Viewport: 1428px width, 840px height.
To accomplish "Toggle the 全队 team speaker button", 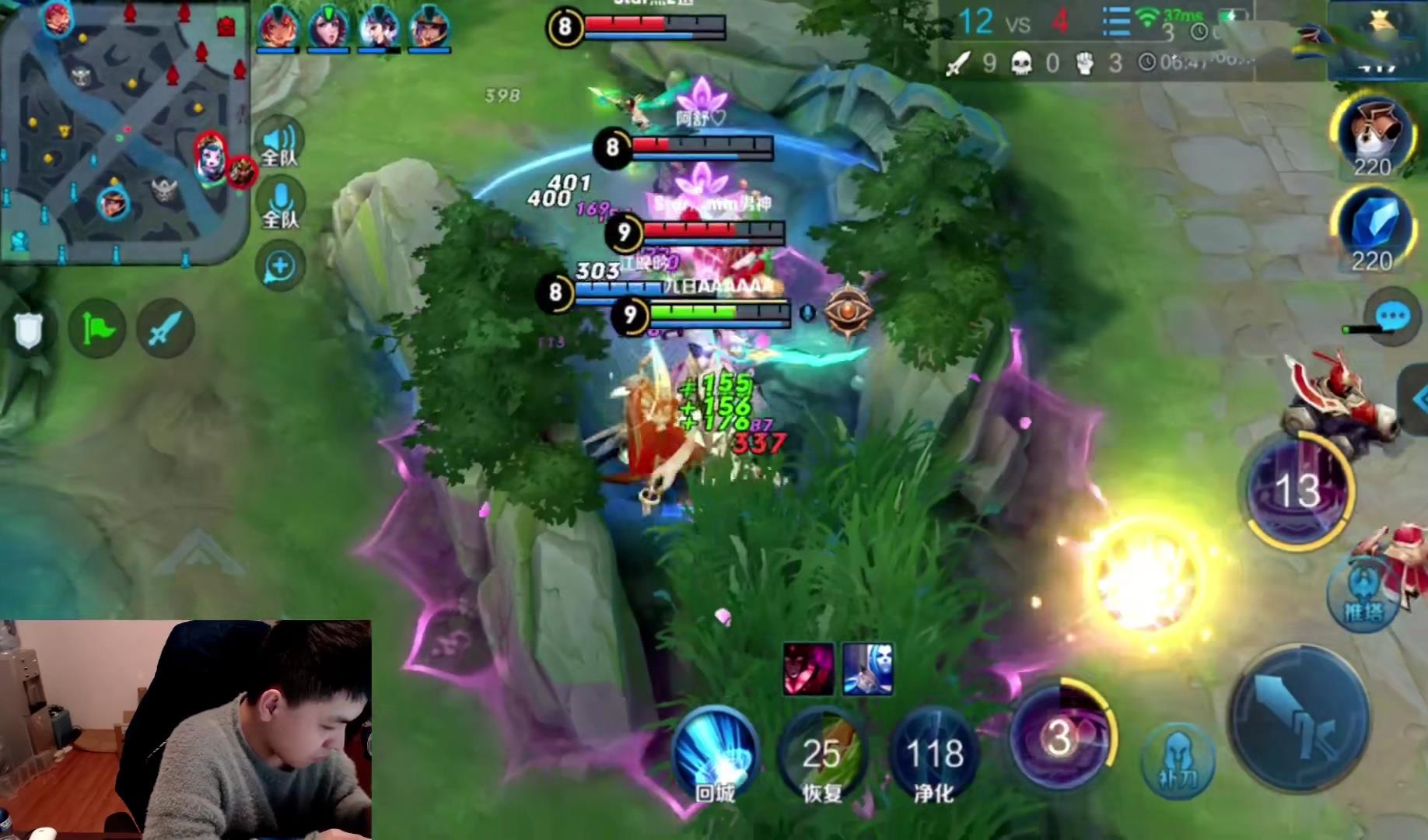I will click(x=279, y=143).
